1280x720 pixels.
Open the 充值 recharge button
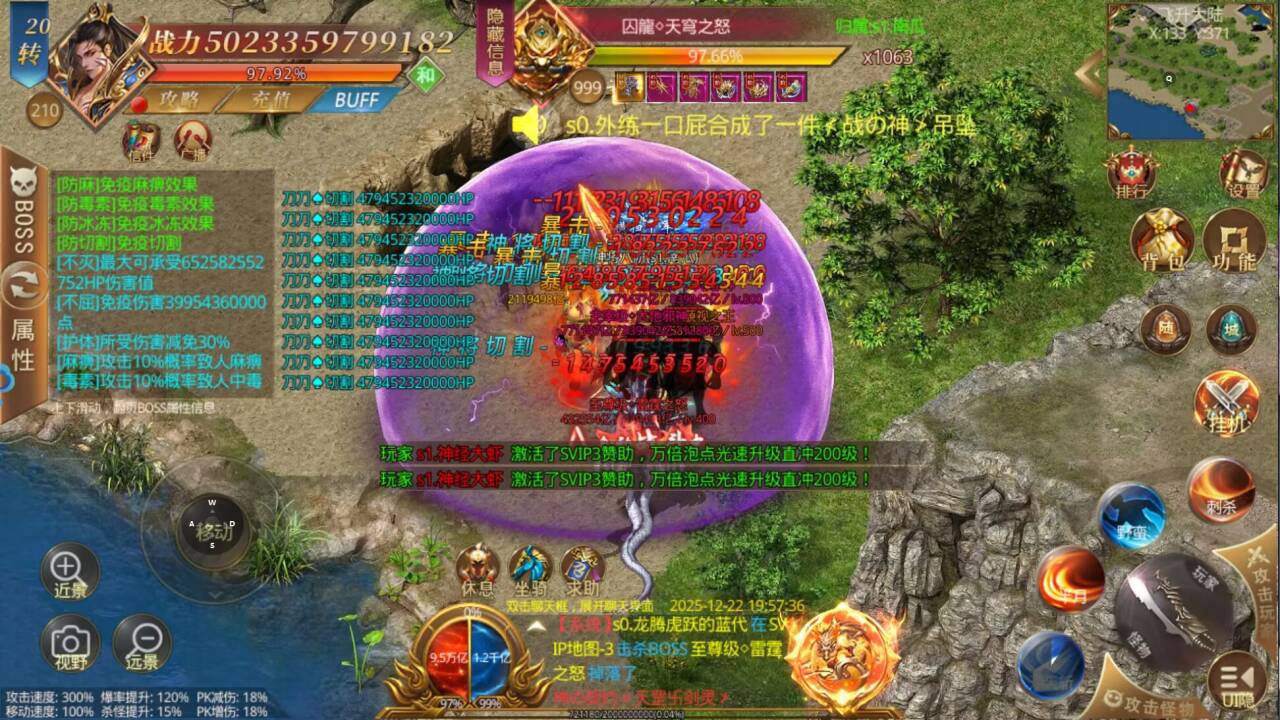point(266,101)
